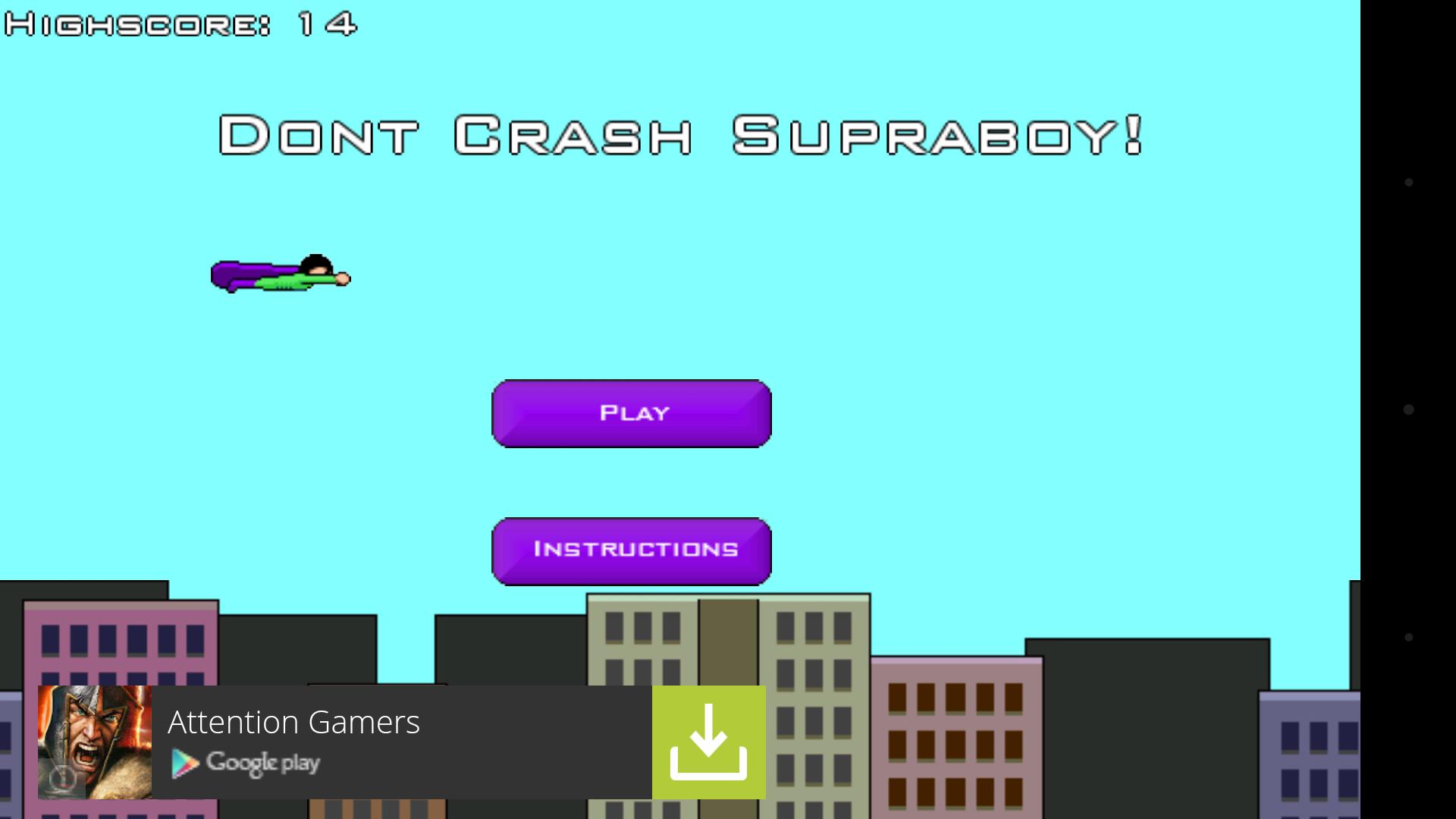Tap the bottom dot on the navigation bar
This screenshot has width=1456, height=819.
point(1408,635)
